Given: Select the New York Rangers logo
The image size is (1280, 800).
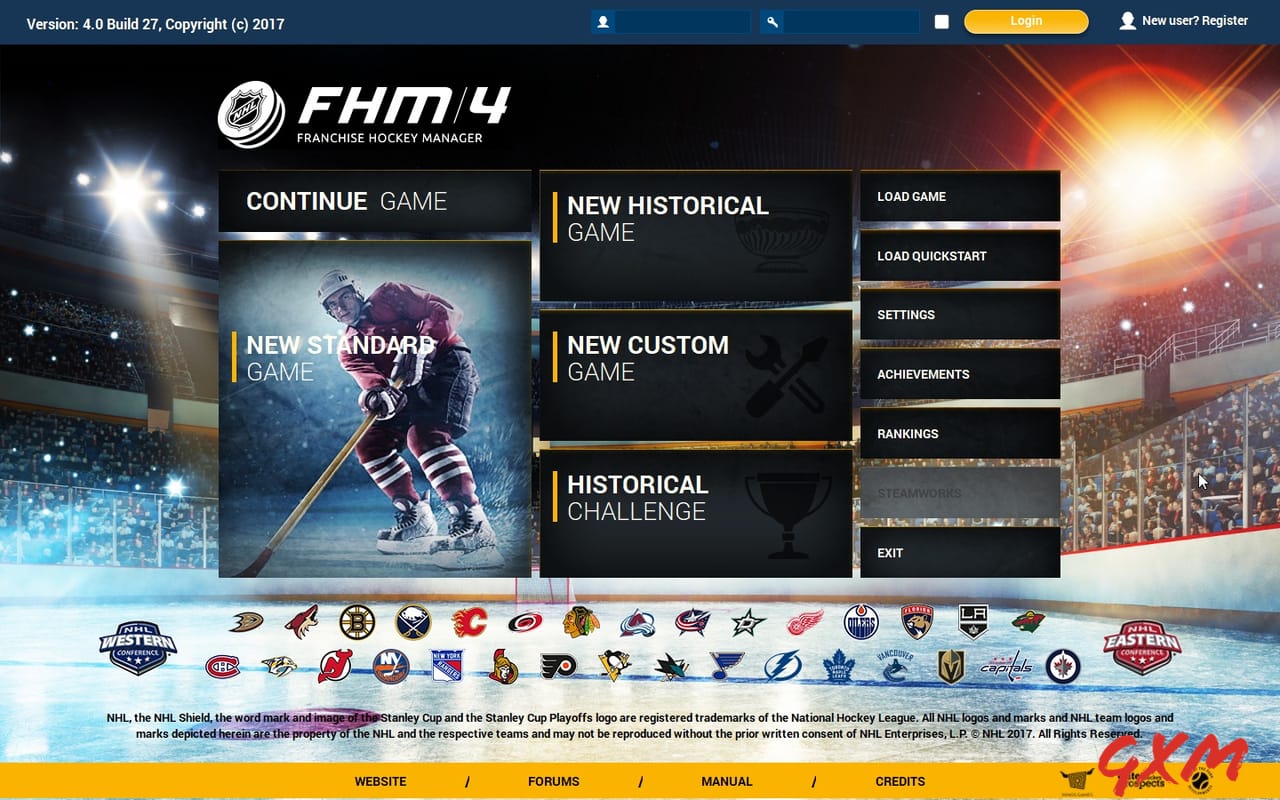Looking at the screenshot, I should pyautogui.click(x=447, y=666).
